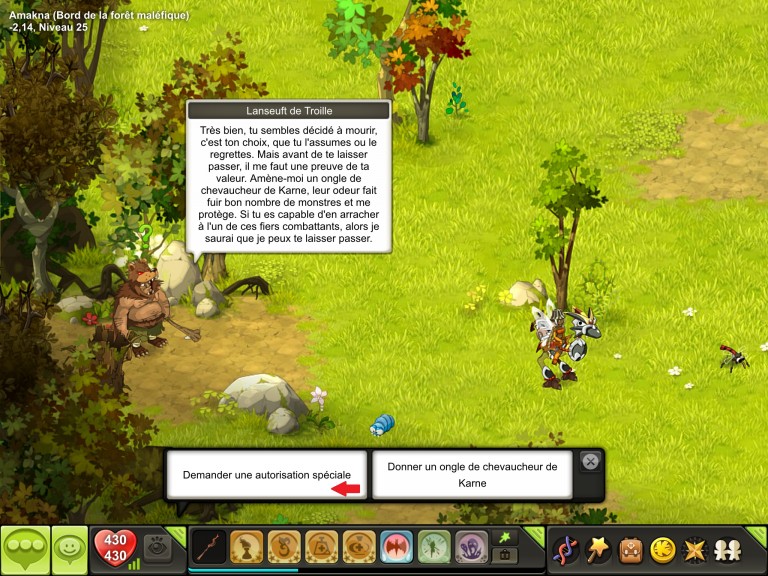Open the star wand spells menu
768x576 pixels.
(598, 549)
